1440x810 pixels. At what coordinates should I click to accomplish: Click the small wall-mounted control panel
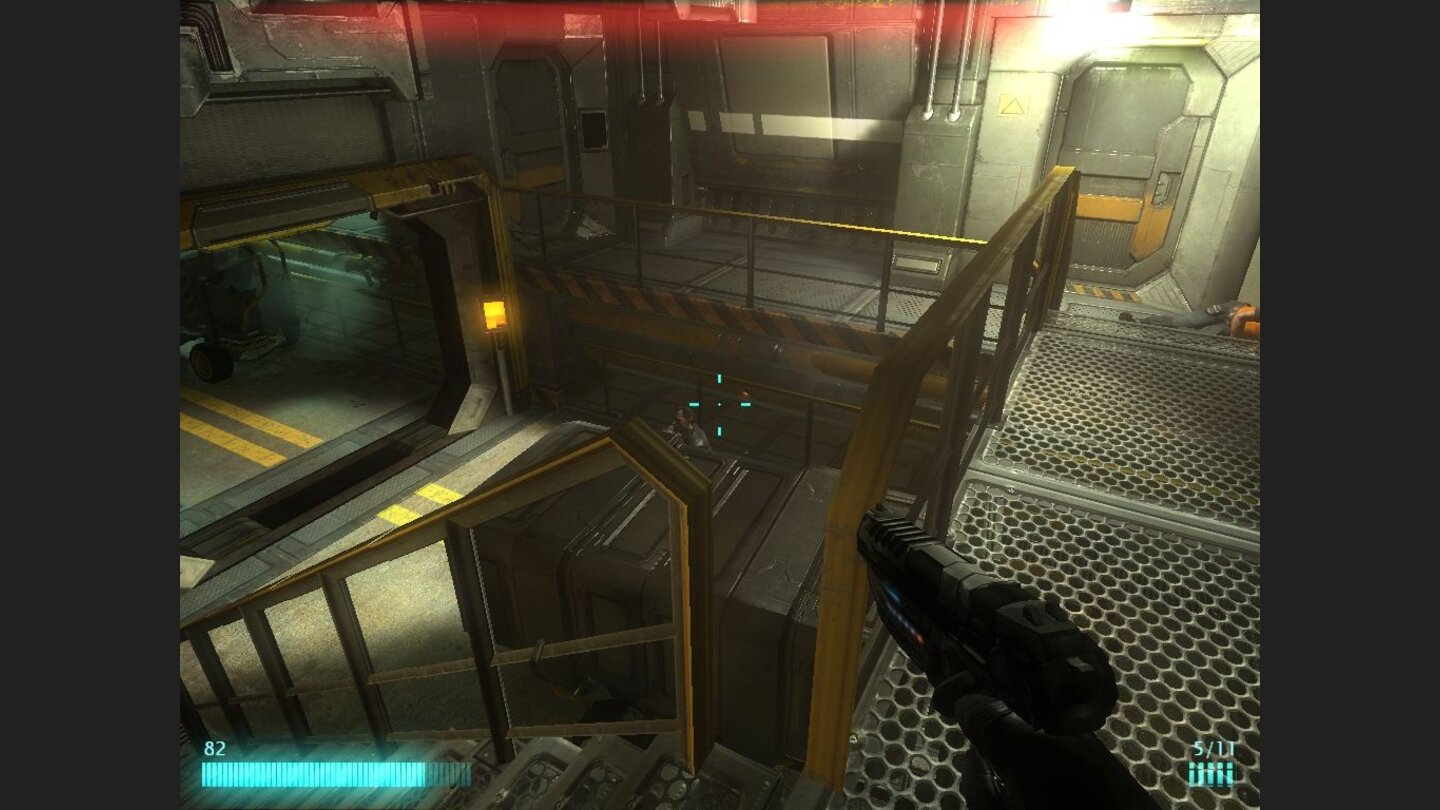(x=918, y=265)
